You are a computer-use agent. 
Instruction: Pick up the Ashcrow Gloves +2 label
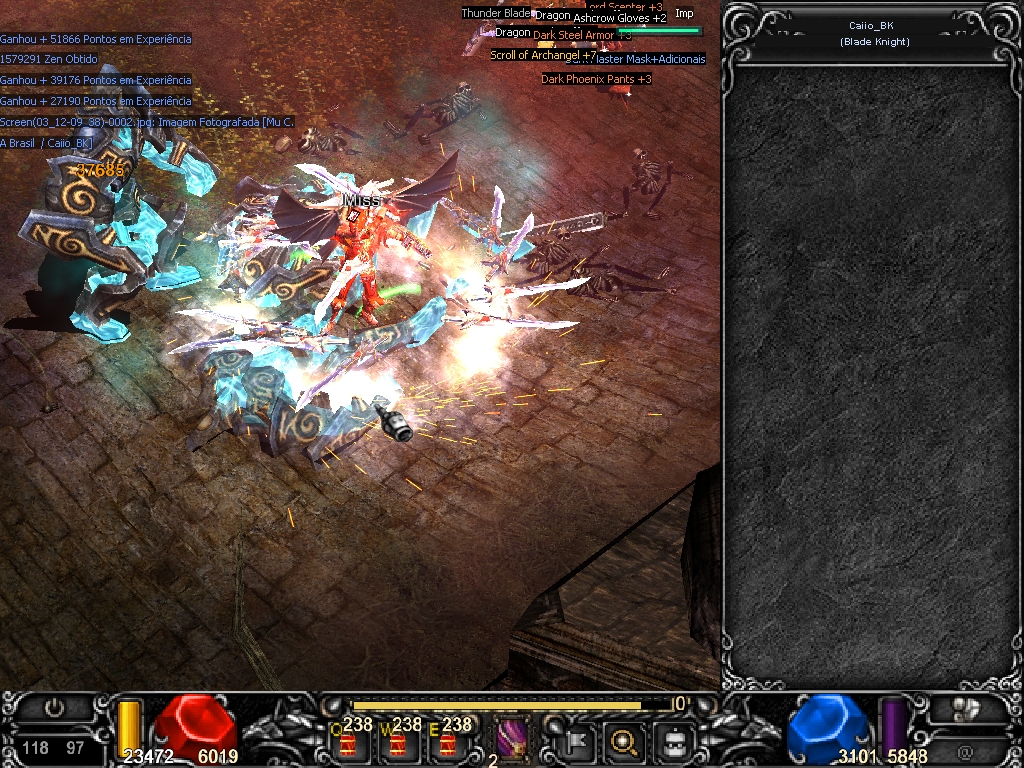(620, 18)
